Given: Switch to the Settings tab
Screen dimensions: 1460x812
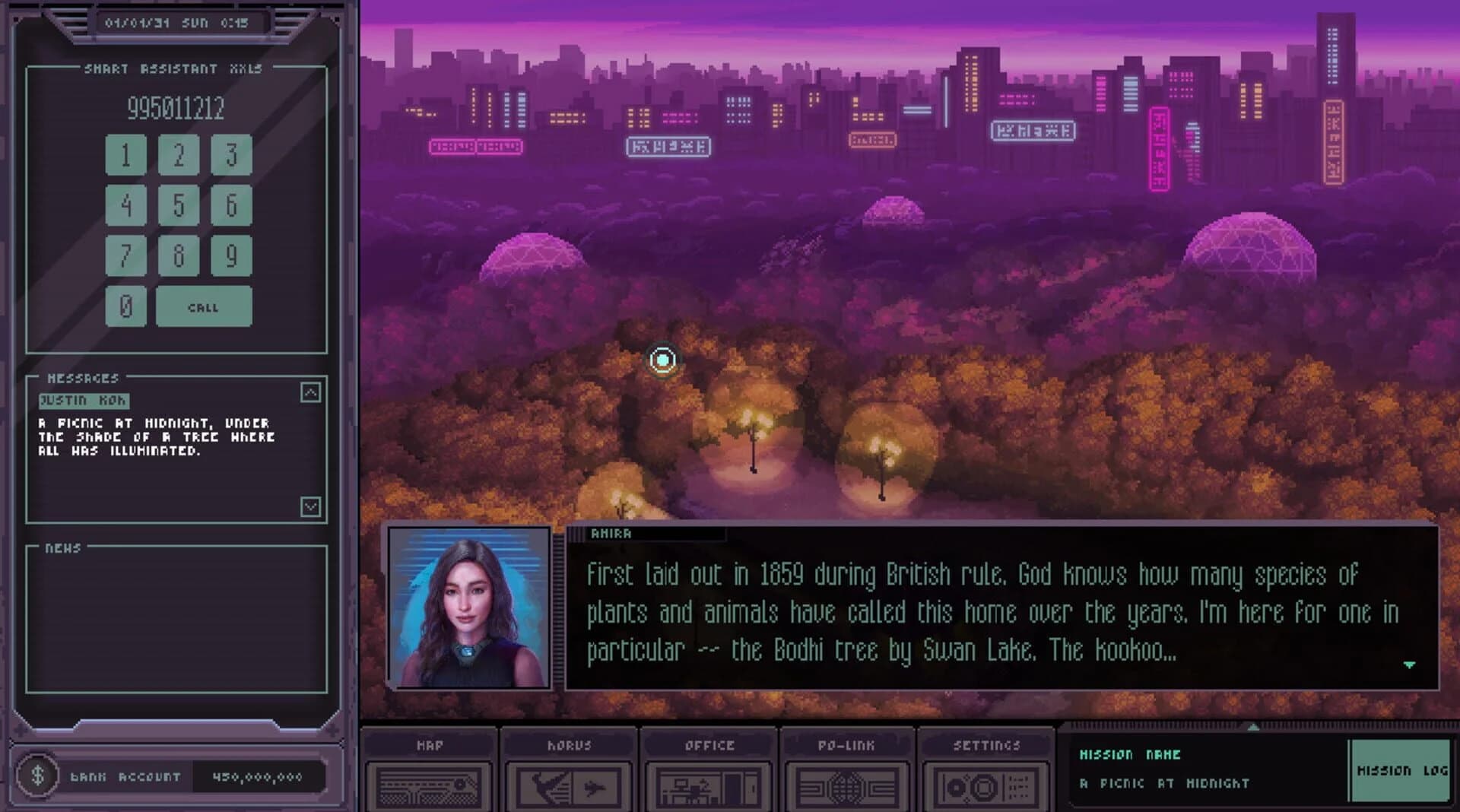Looking at the screenshot, I should (x=988, y=746).
